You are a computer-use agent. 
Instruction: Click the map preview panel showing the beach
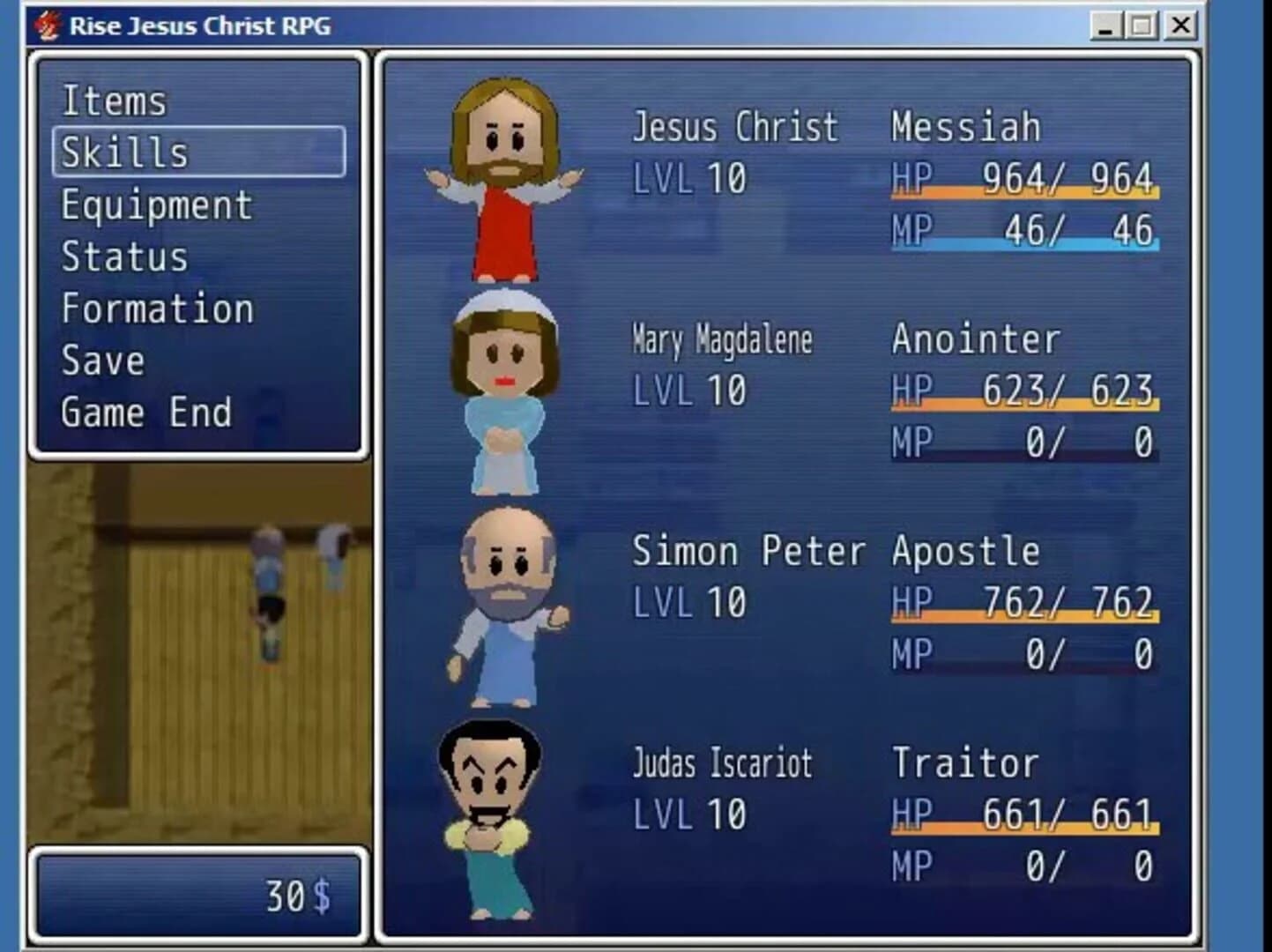pyautogui.click(x=198, y=652)
